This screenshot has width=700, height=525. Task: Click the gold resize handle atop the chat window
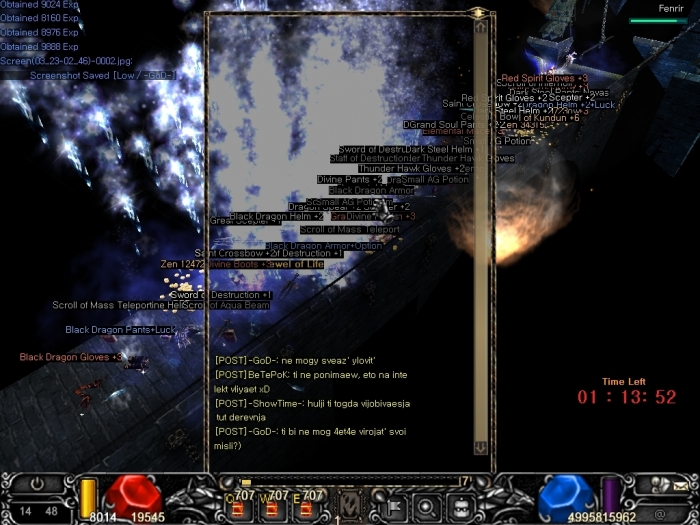479,13
